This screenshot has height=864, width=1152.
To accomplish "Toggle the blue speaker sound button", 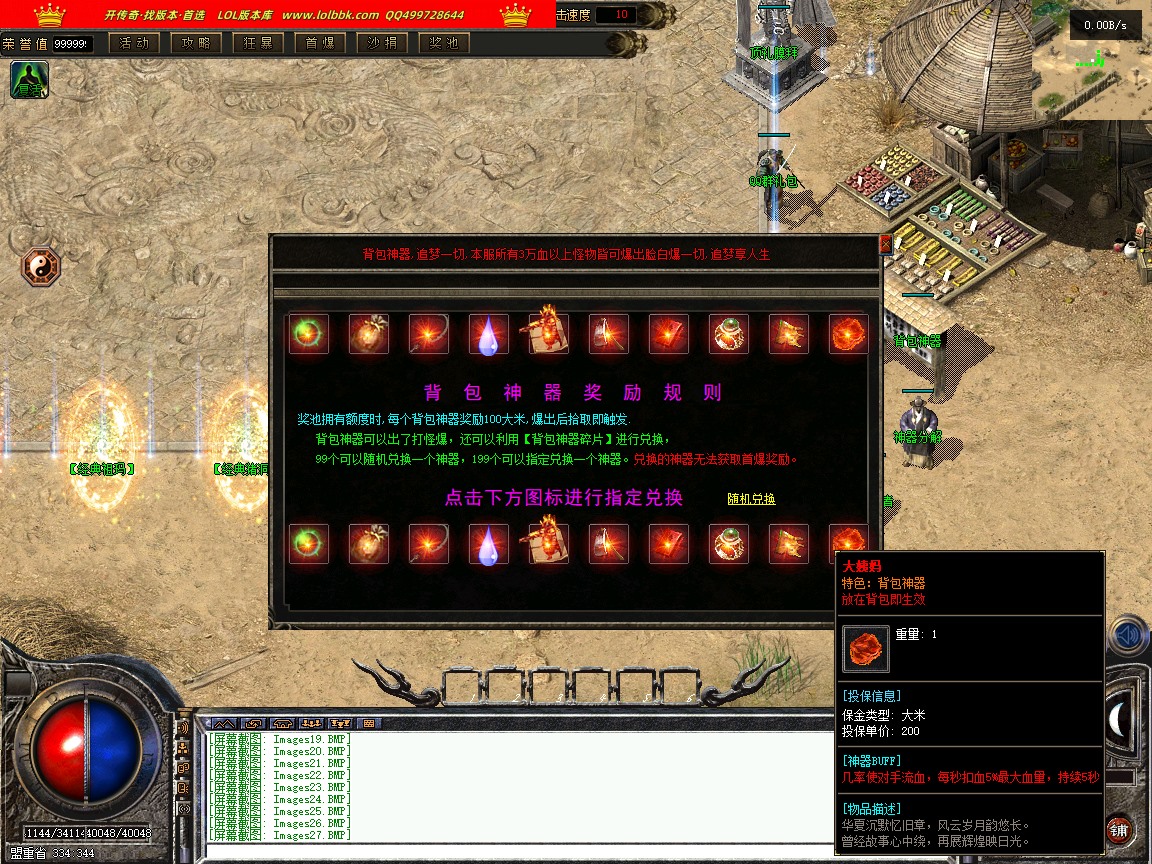I will (1129, 635).
